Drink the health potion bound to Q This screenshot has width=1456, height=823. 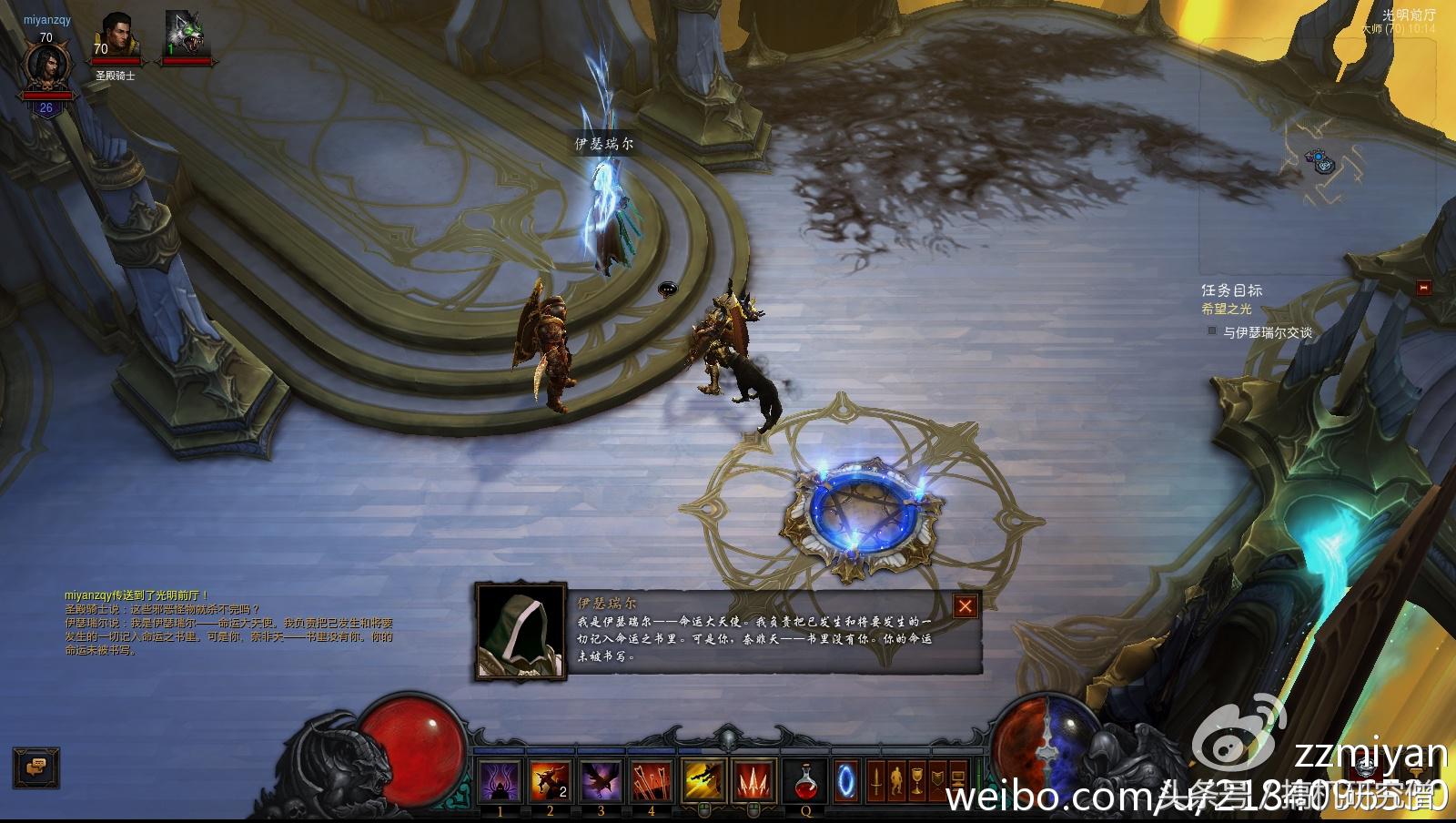[x=806, y=779]
